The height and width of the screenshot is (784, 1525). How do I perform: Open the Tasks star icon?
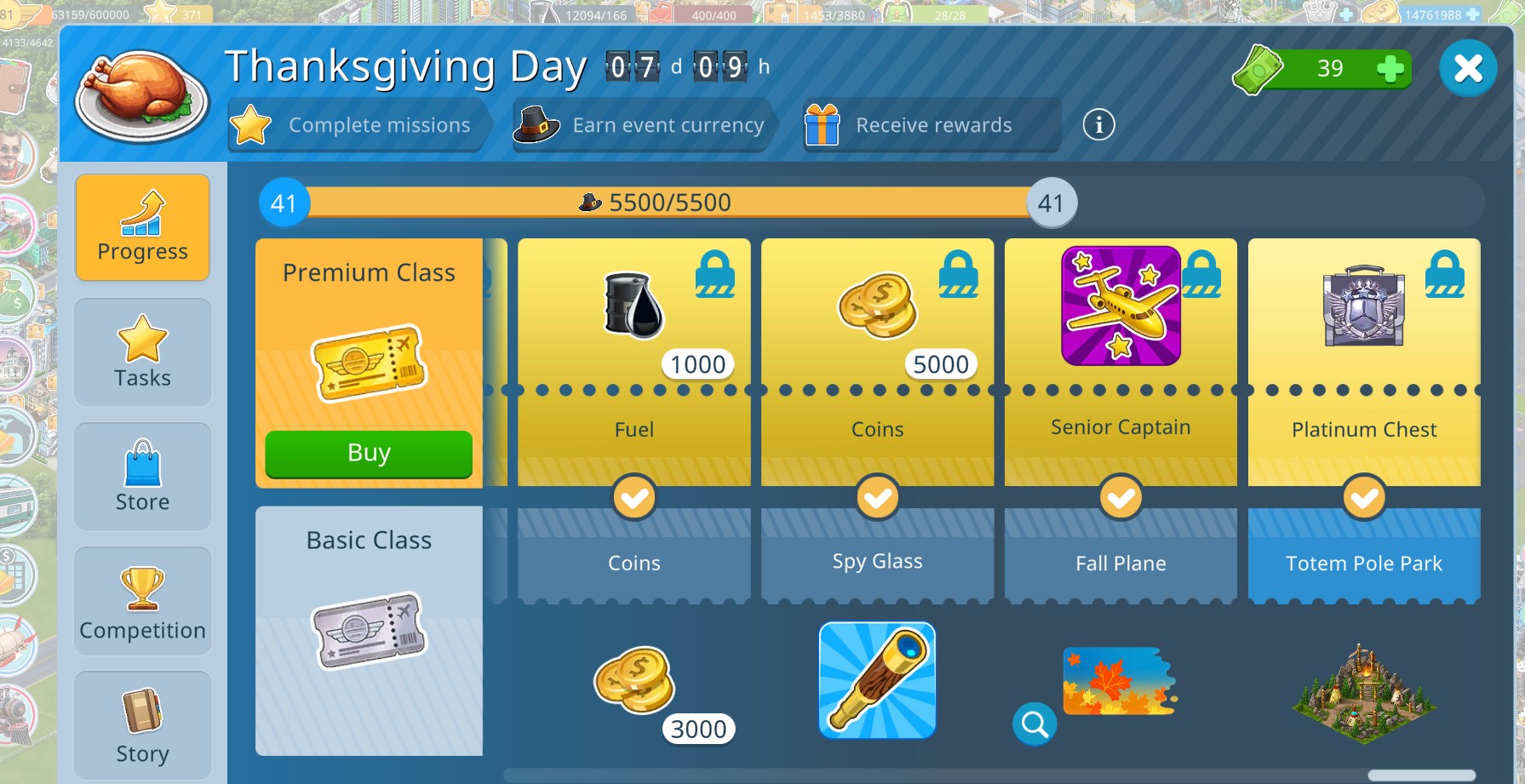142,352
